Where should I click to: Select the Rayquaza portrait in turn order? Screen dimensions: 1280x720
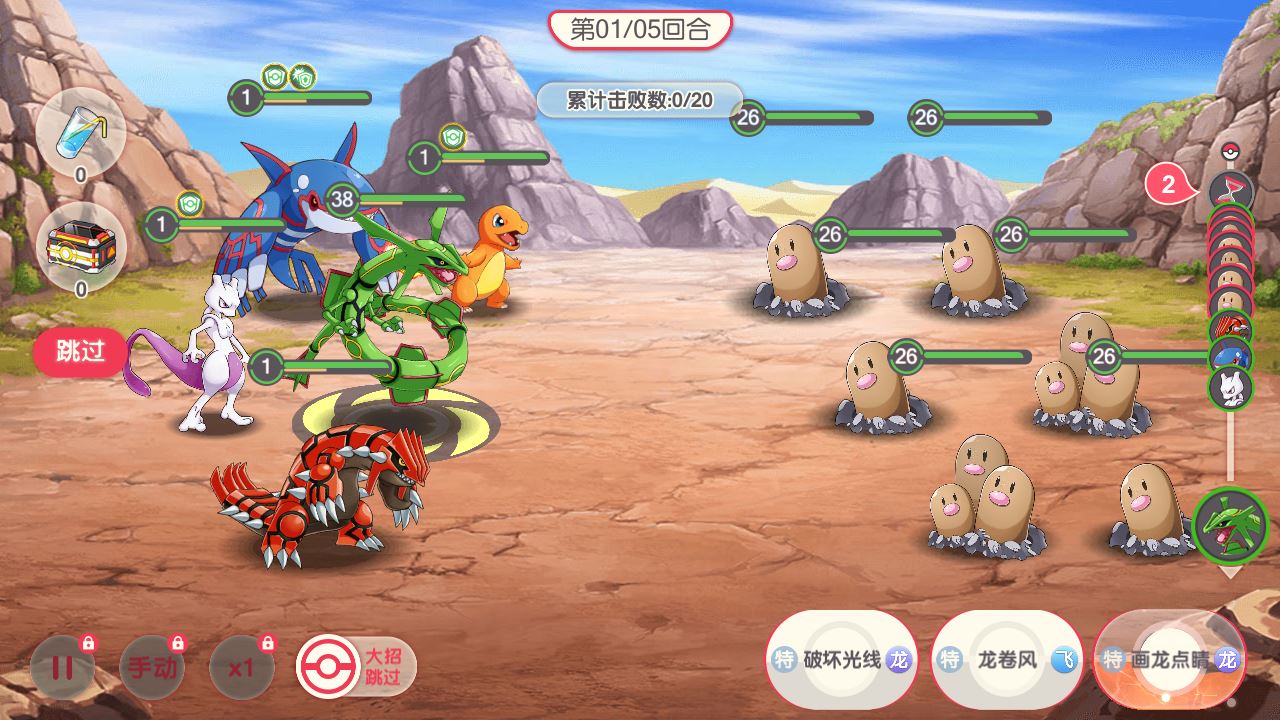pyautogui.click(x=1230, y=526)
